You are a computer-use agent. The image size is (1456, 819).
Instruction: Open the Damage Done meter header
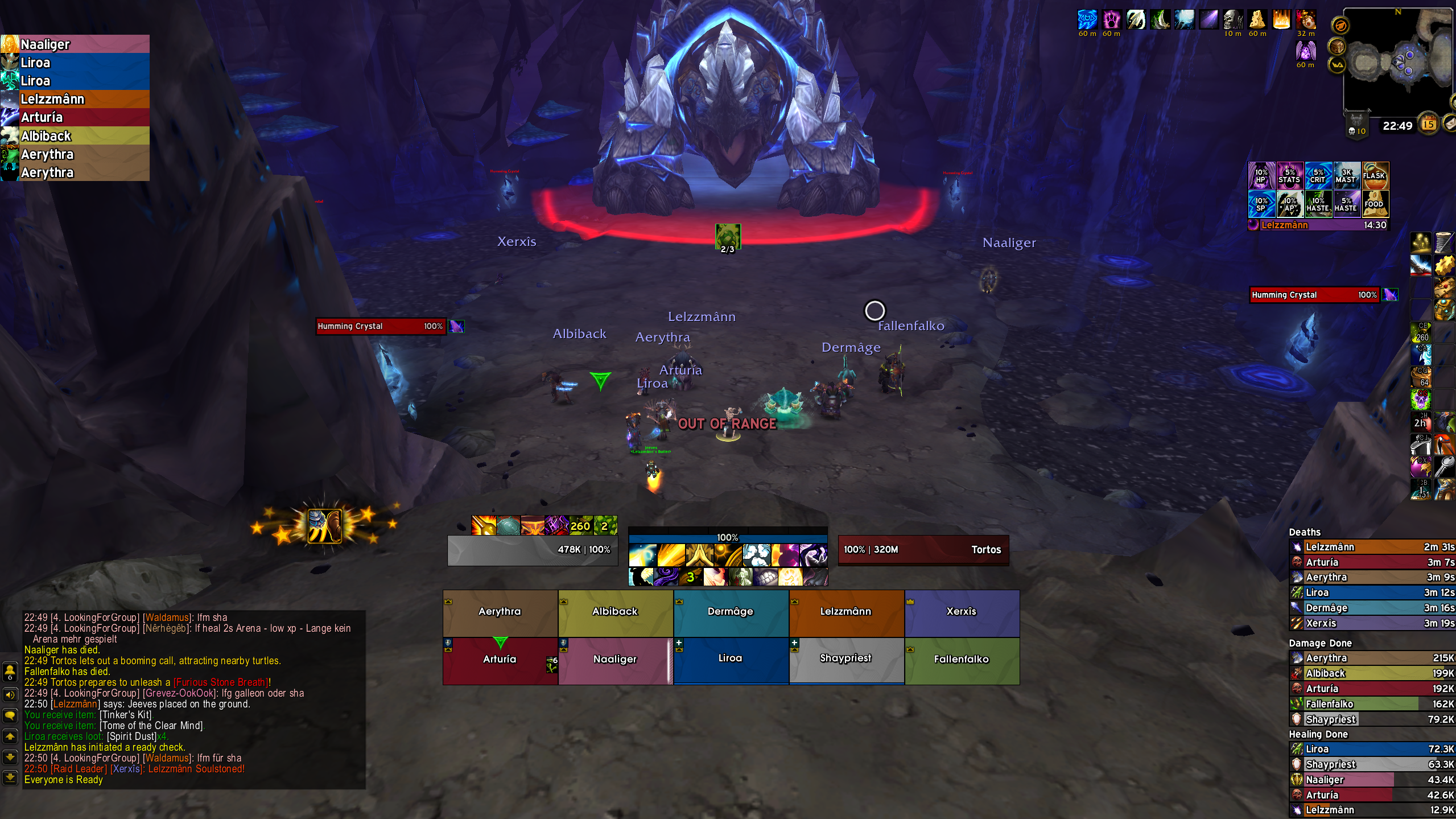click(x=1320, y=643)
